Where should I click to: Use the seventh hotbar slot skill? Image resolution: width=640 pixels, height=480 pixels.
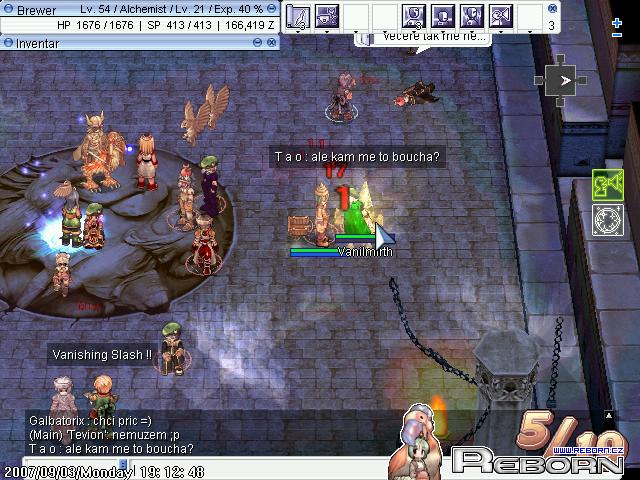(x=472, y=16)
